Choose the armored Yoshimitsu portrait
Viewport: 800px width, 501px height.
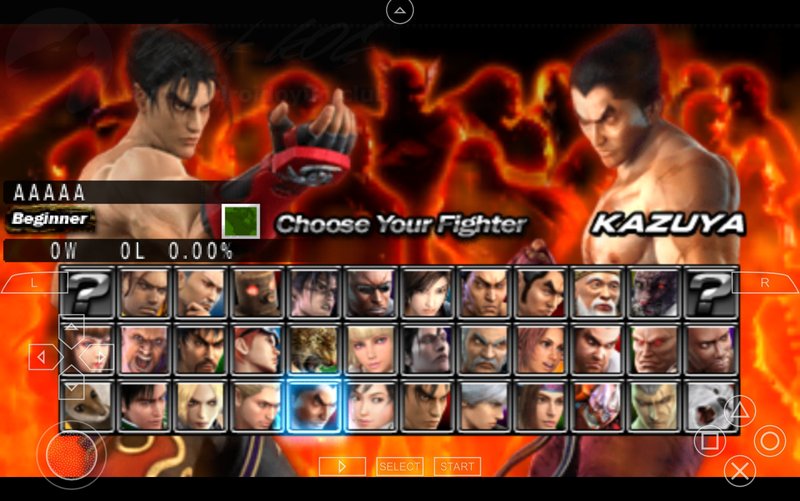pos(600,406)
